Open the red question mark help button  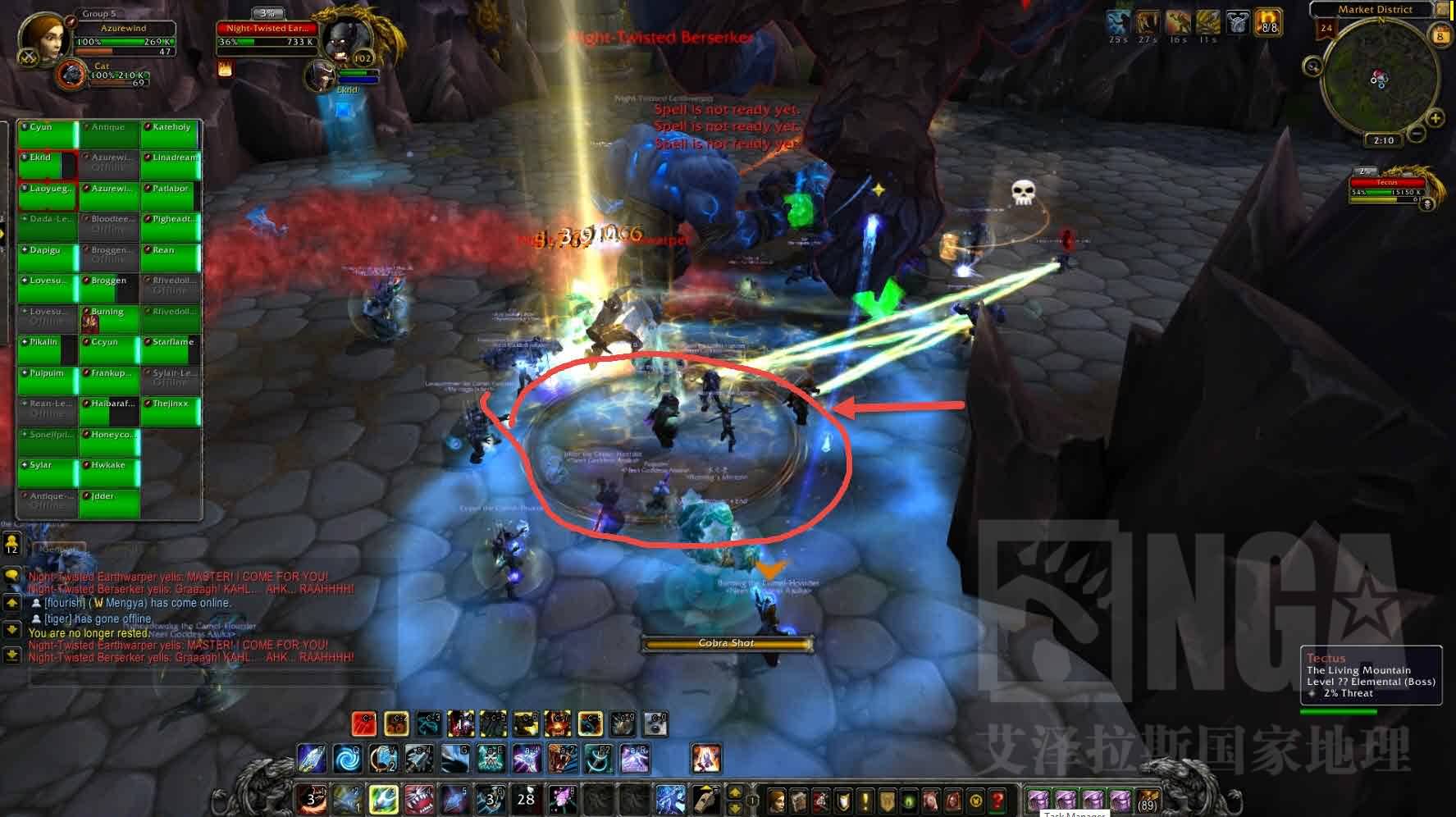(x=997, y=800)
